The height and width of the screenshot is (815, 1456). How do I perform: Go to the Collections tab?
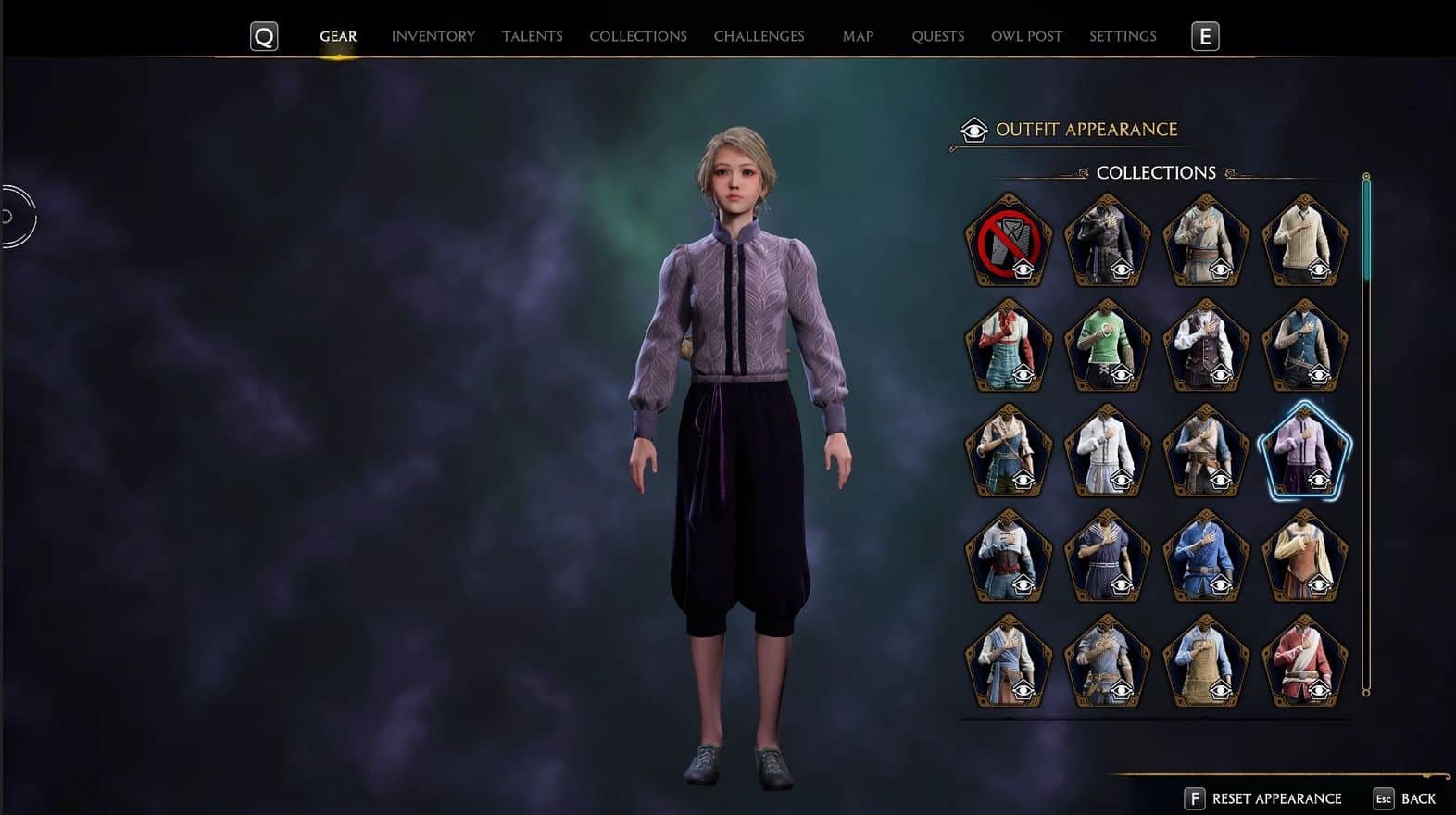tap(638, 36)
